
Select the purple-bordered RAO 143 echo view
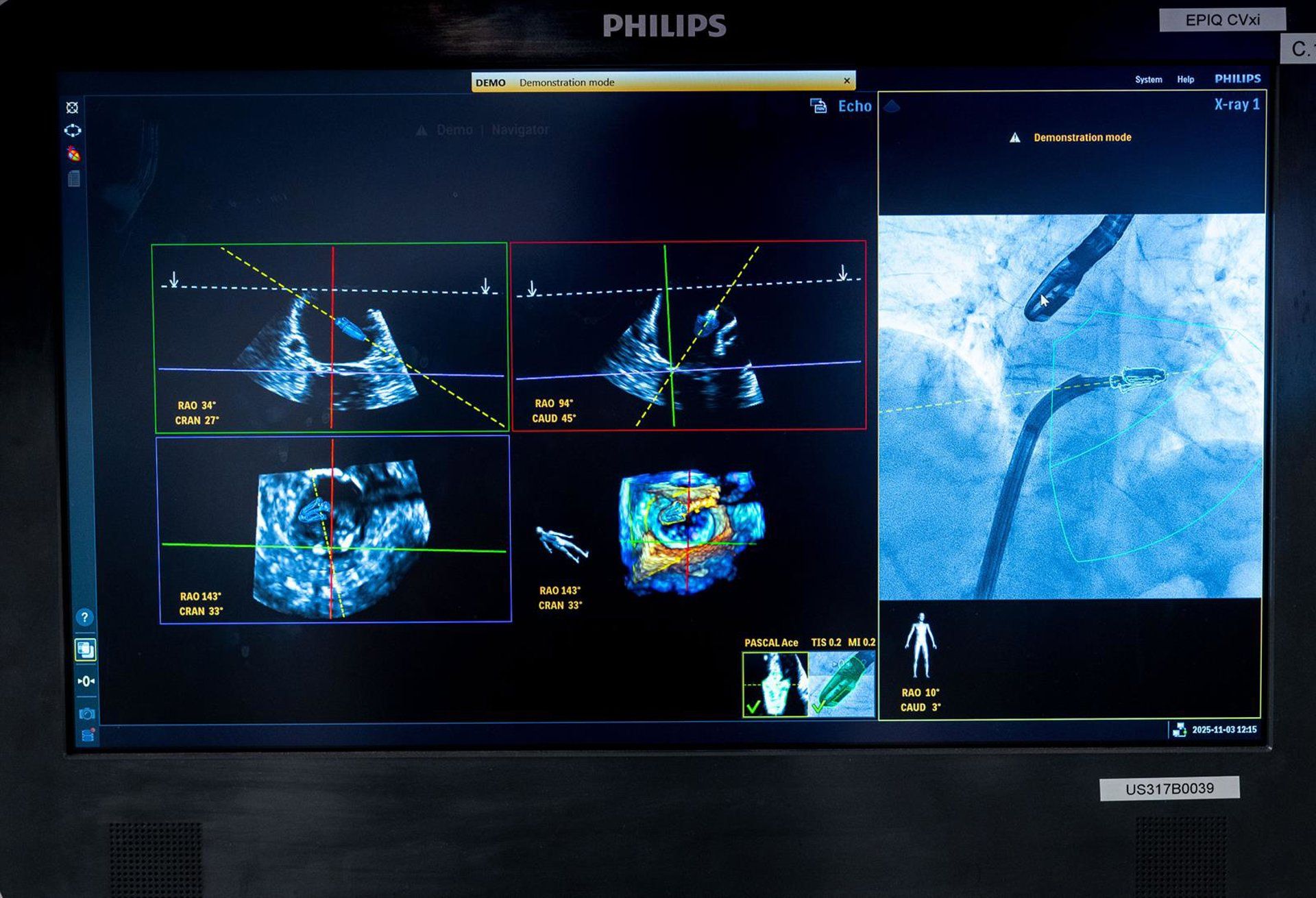tap(334, 529)
